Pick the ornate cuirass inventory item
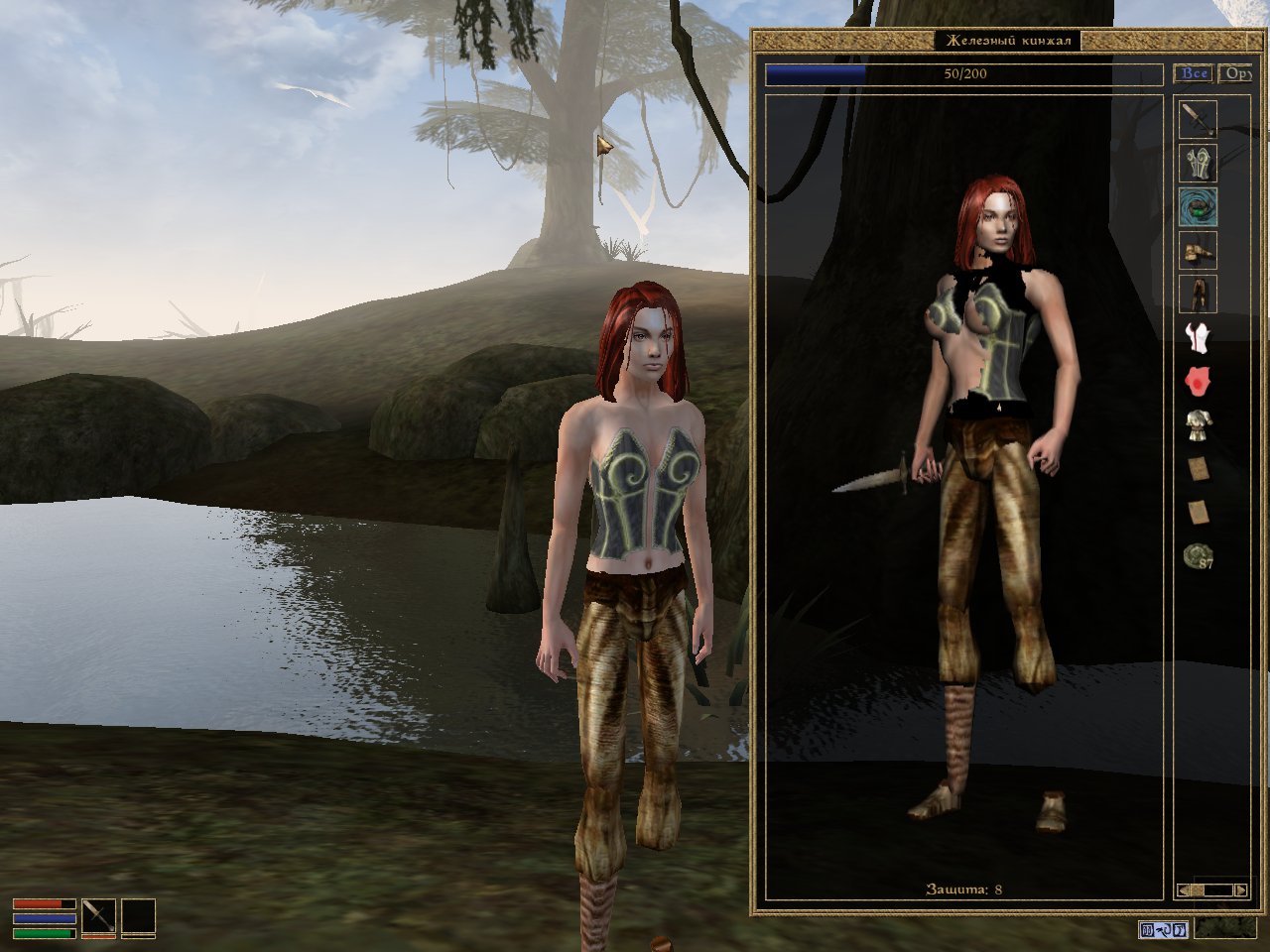Screen dimensions: 1270x952 1198,163
